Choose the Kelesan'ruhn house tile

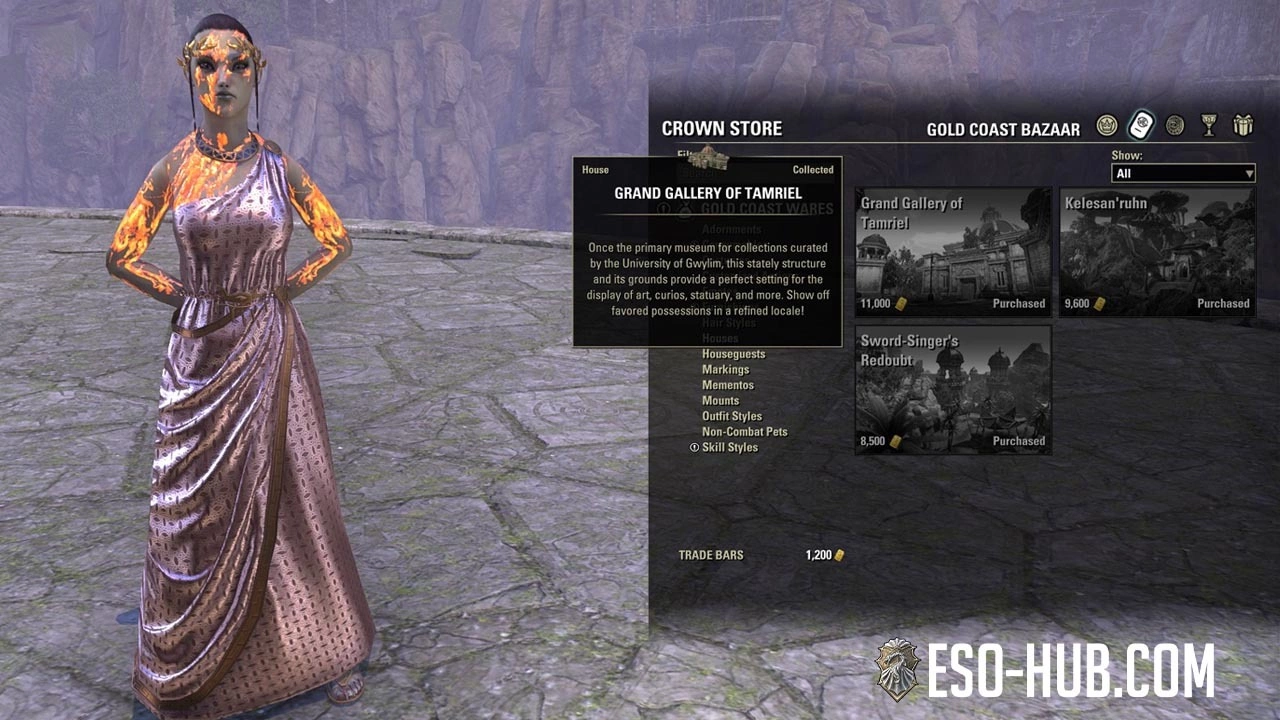1157,252
